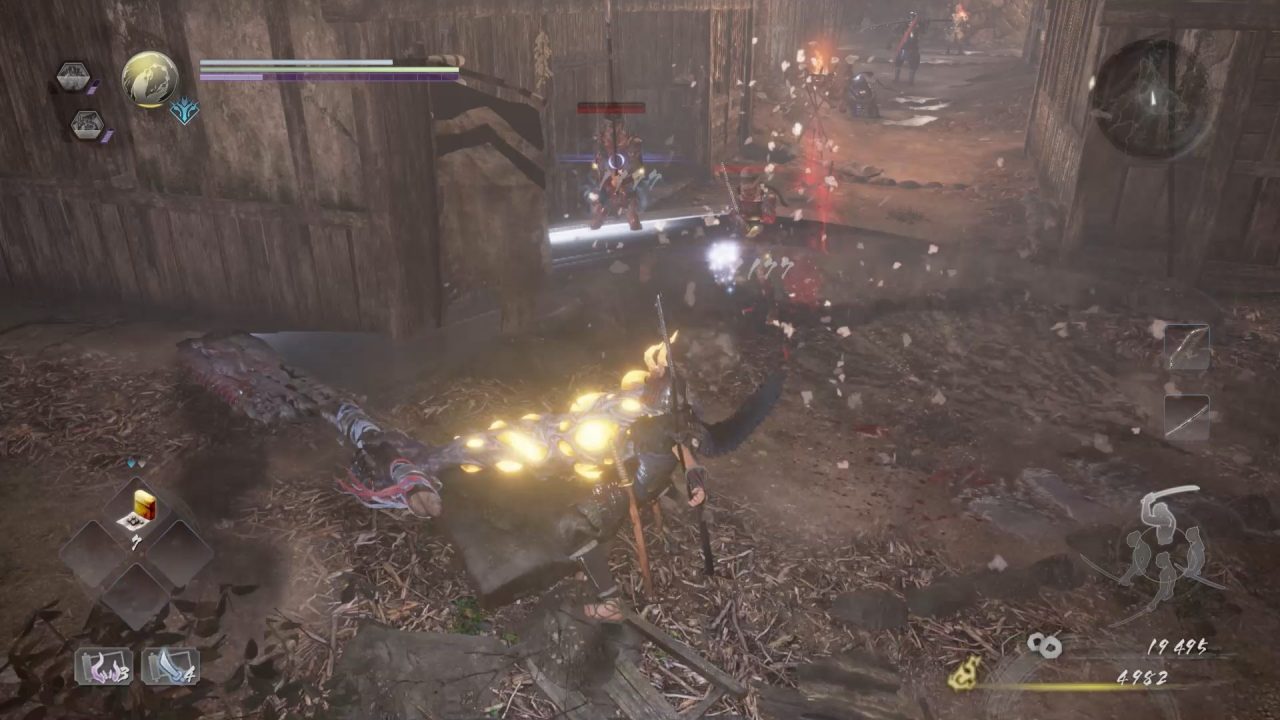The width and height of the screenshot is (1280, 720).
Task: Activate the lower hexagonal soul core ability
Action: tap(87, 125)
